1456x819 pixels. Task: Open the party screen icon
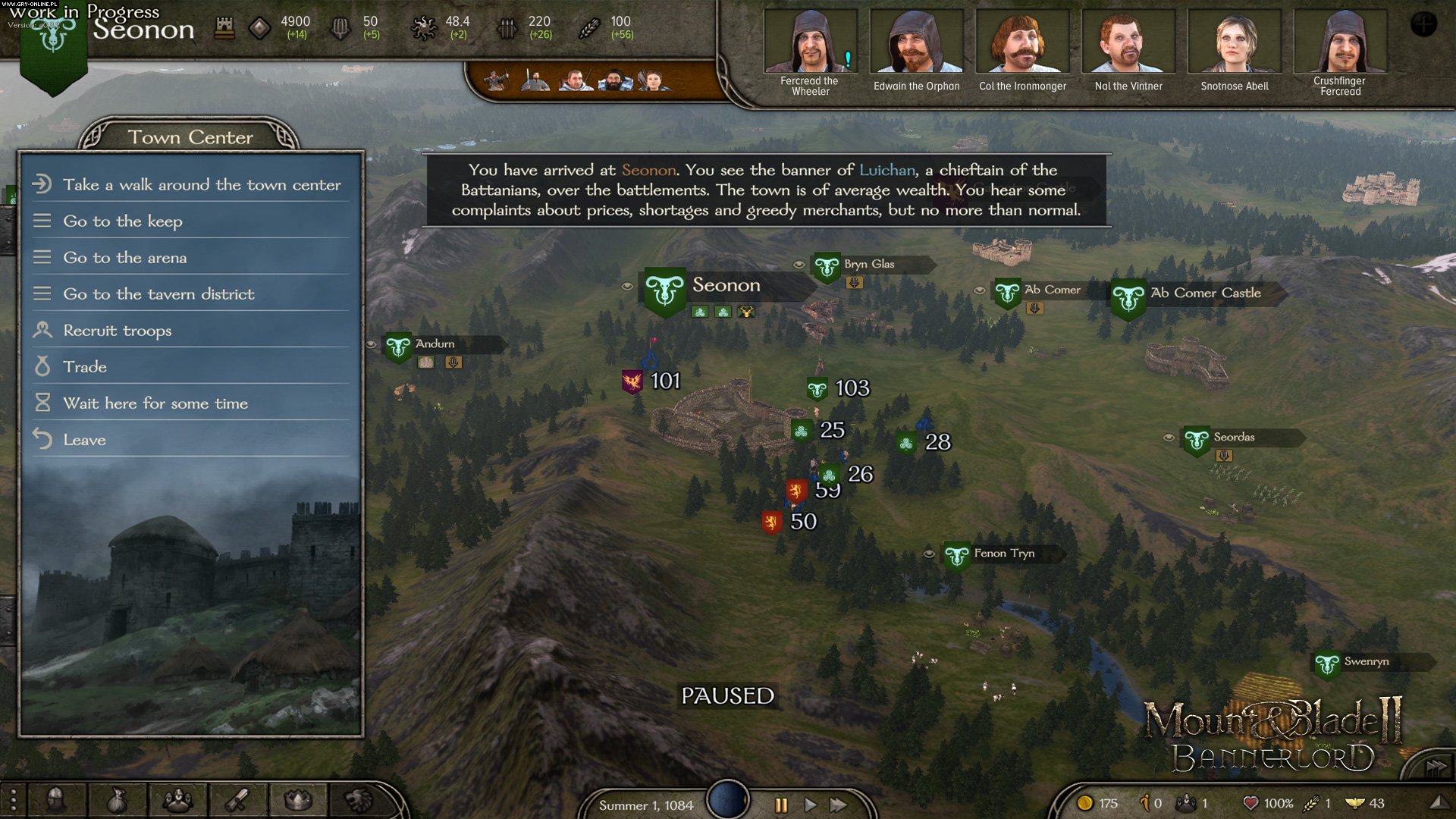tap(177, 799)
